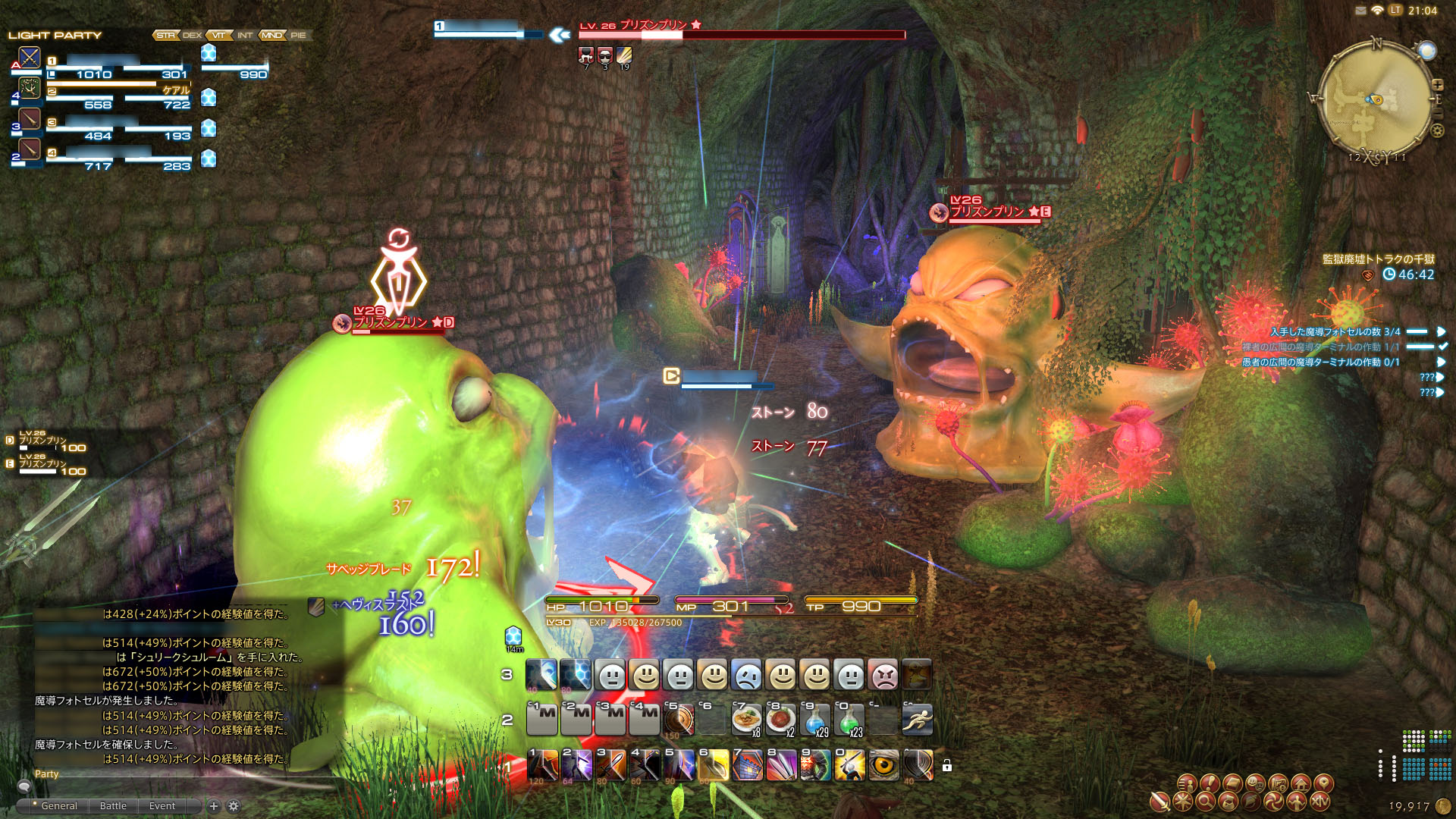
Task: Activate the yellow hawk eye ability
Action: [x=883, y=766]
